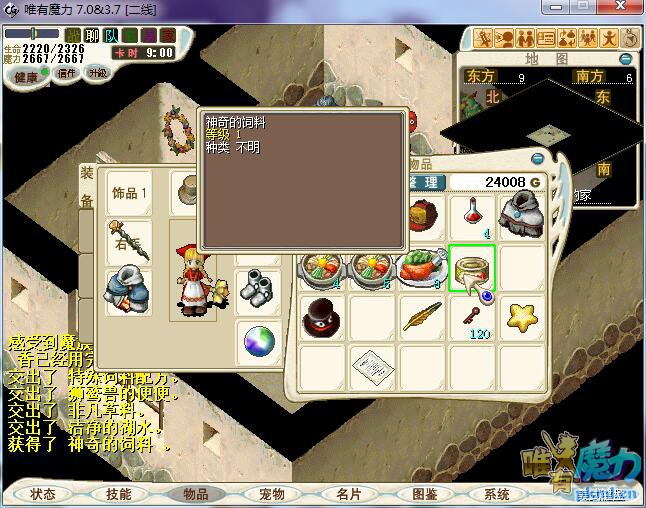The height and width of the screenshot is (508, 646).
Task: Select the grey hooded cloak item
Action: (521, 215)
